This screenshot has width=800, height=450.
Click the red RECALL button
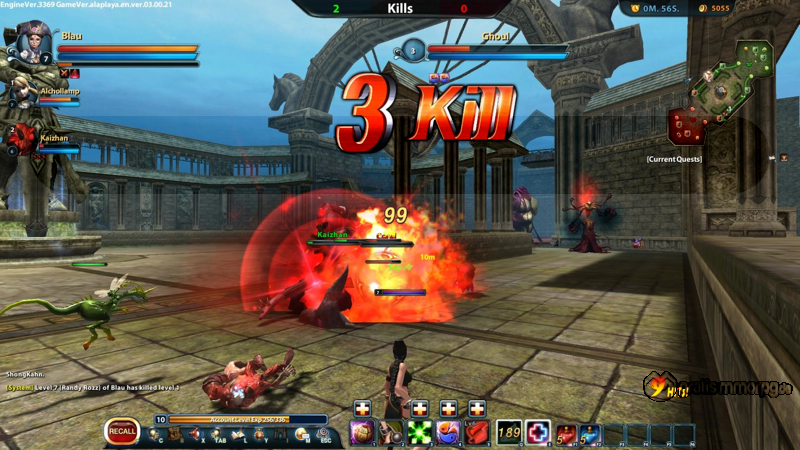[x=122, y=432]
